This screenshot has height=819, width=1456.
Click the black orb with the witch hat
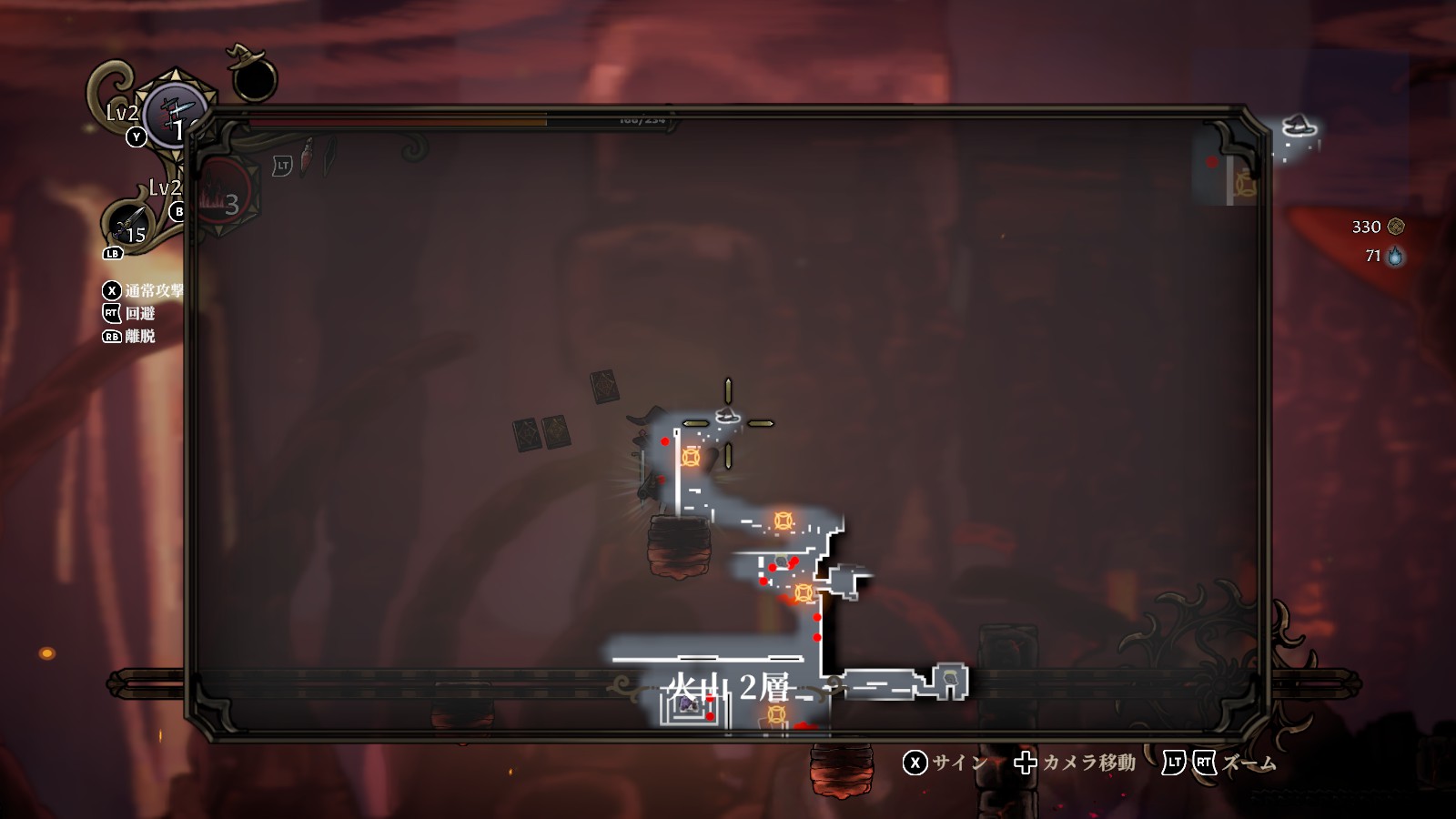(253, 76)
